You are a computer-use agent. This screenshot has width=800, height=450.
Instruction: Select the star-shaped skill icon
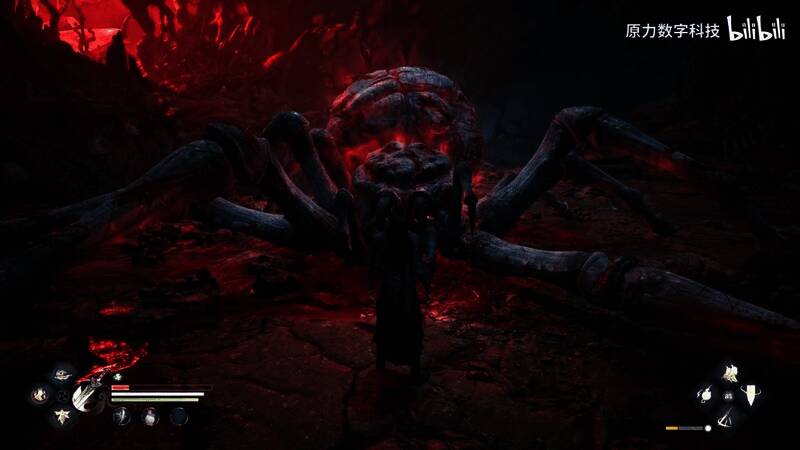click(x=63, y=415)
